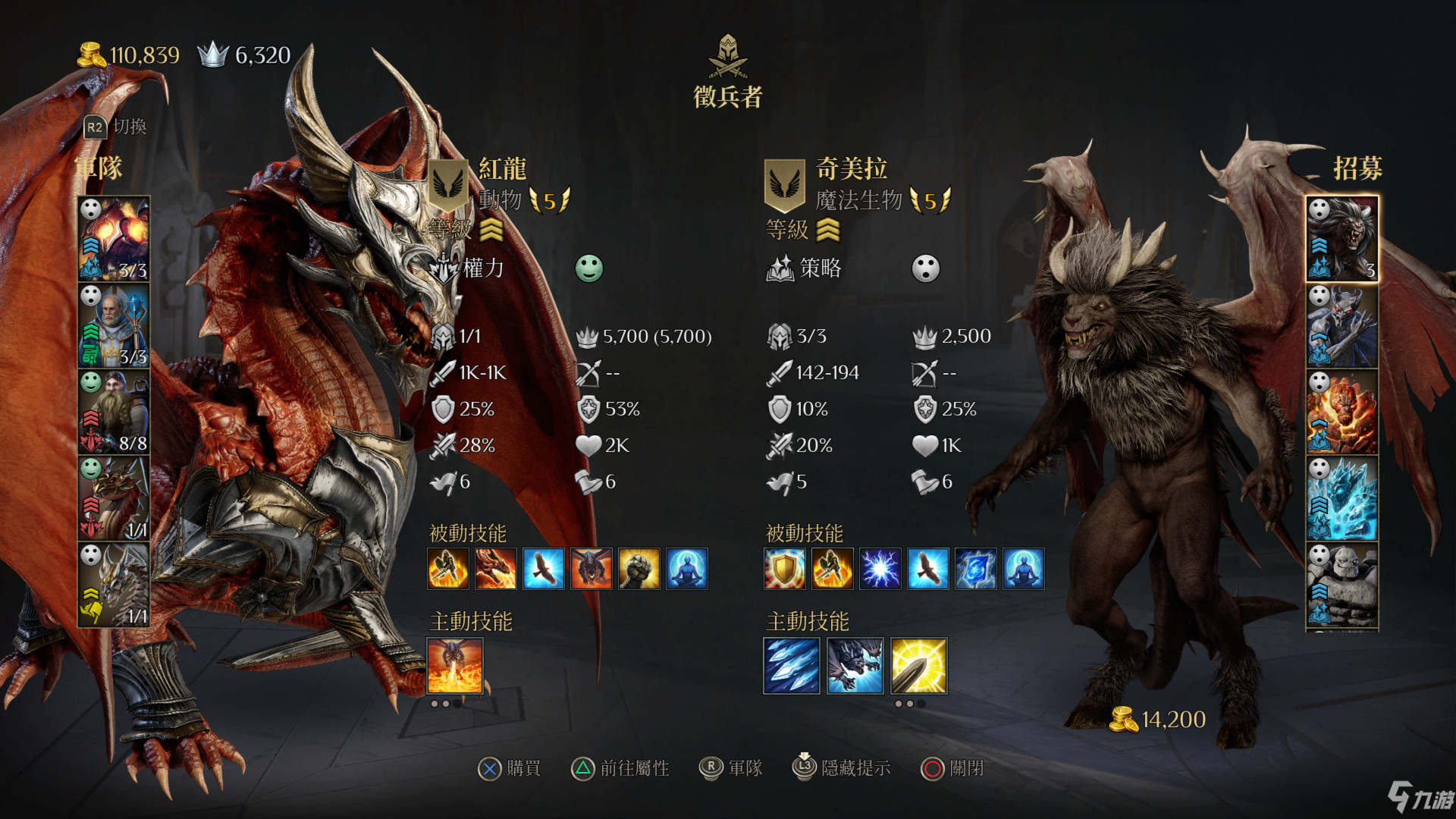Inspect the chimera's ice shards active skill
This screenshot has width=1456, height=819.
(792, 666)
